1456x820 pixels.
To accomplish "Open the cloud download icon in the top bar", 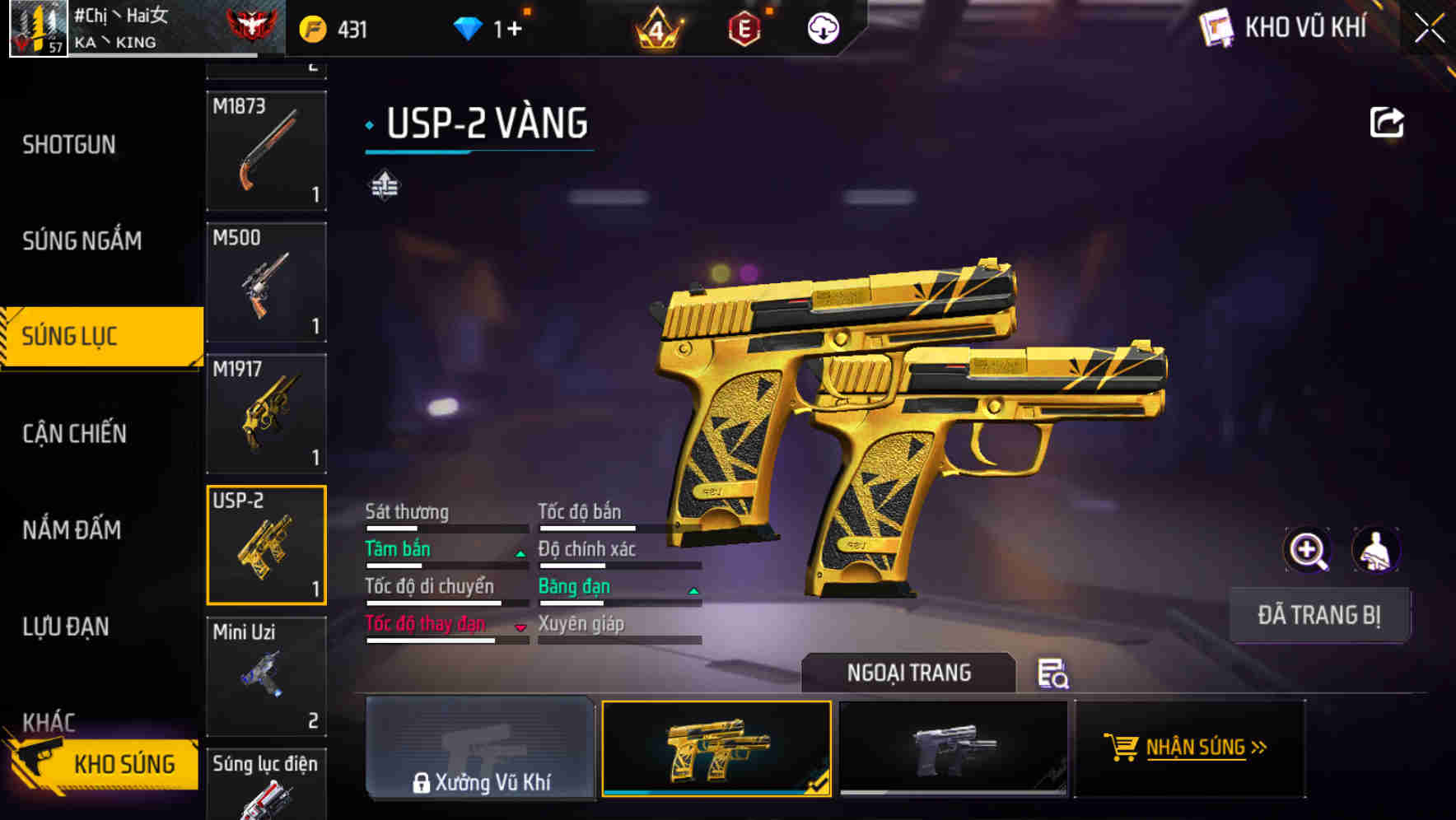I will point(823,27).
